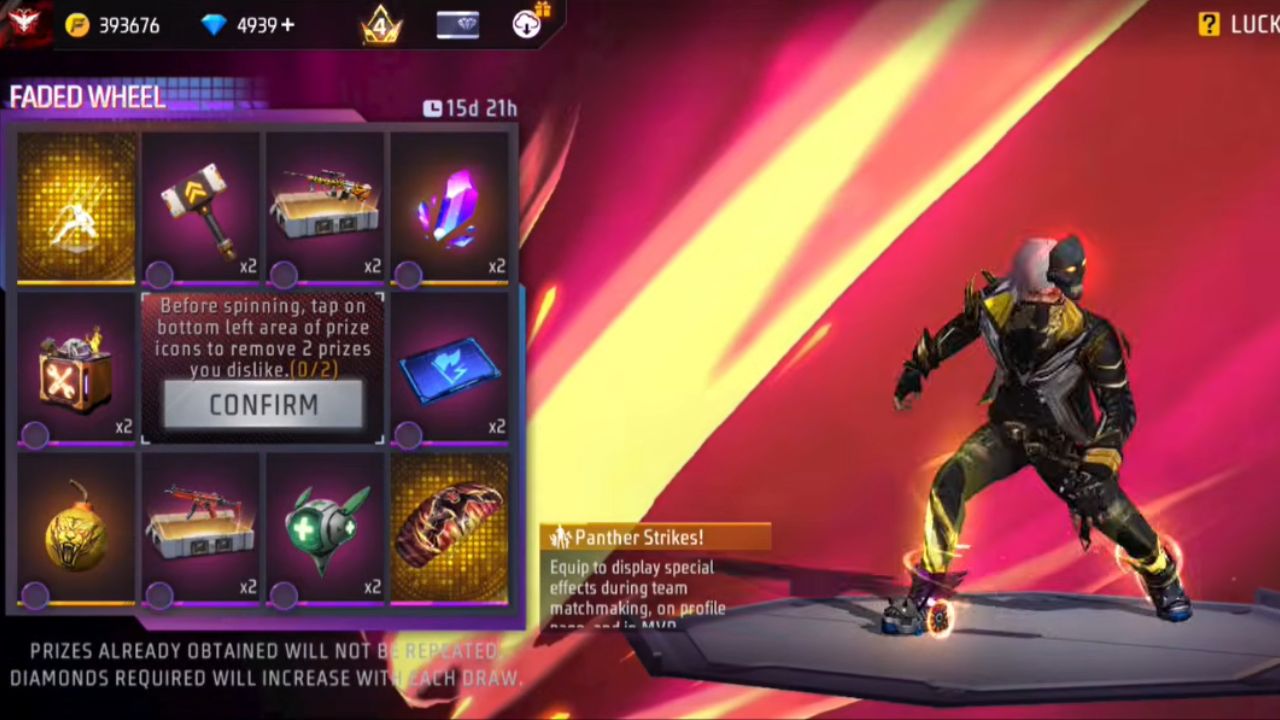The height and width of the screenshot is (720, 1280).
Task: Select the hammer melee skin prize
Action: 200,205
